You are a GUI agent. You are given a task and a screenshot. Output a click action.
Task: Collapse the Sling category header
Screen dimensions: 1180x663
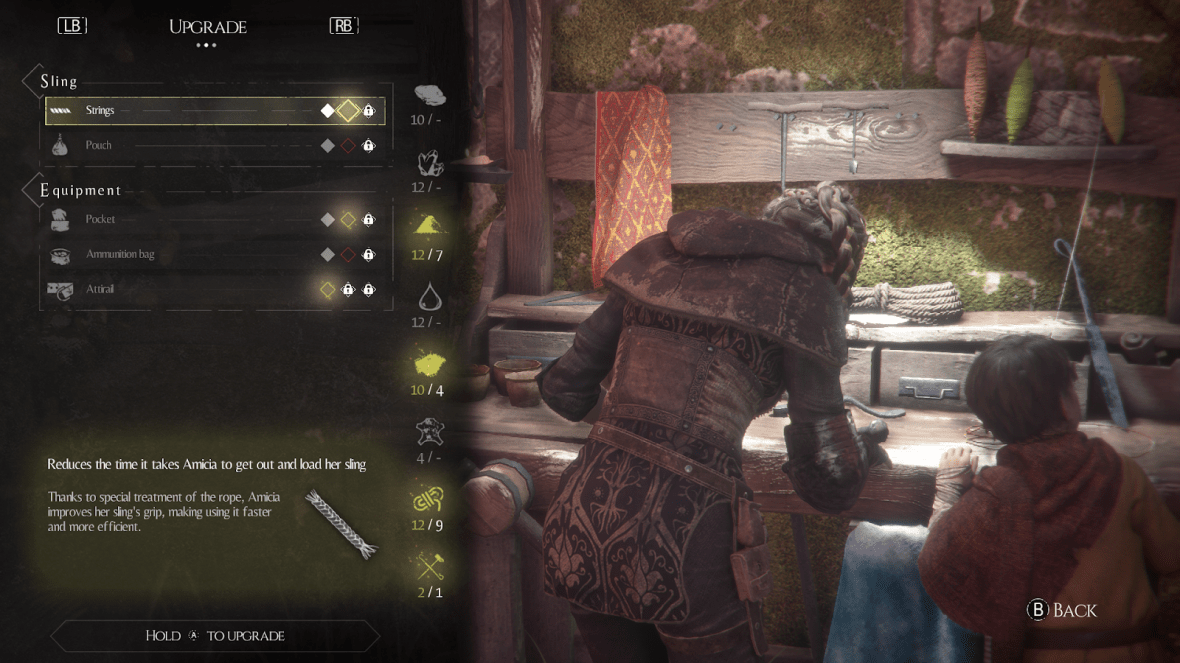[x=58, y=81]
